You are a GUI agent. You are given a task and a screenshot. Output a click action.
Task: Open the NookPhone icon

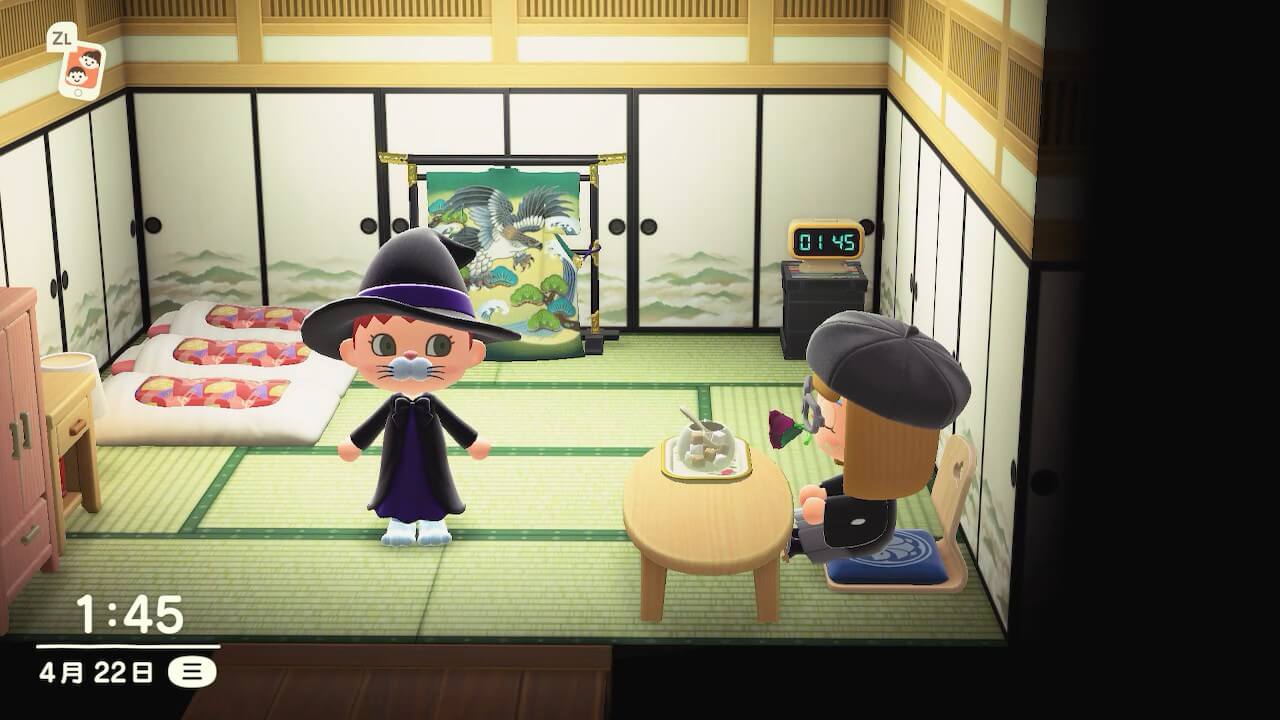click(x=81, y=68)
